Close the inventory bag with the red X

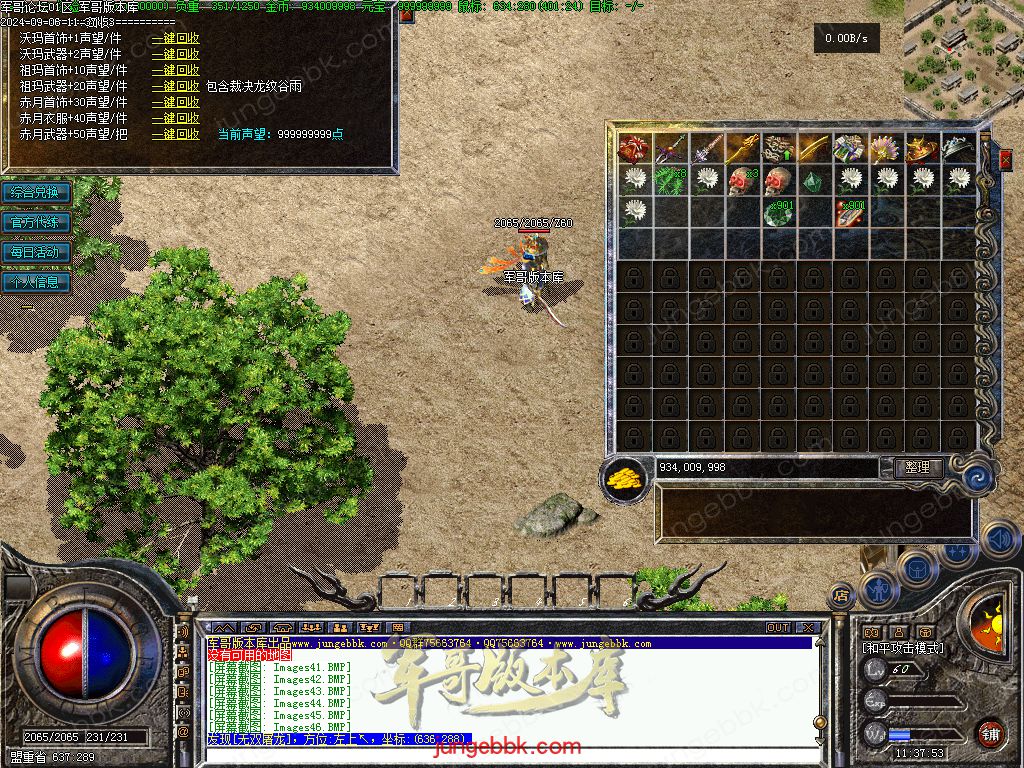click(x=1005, y=158)
